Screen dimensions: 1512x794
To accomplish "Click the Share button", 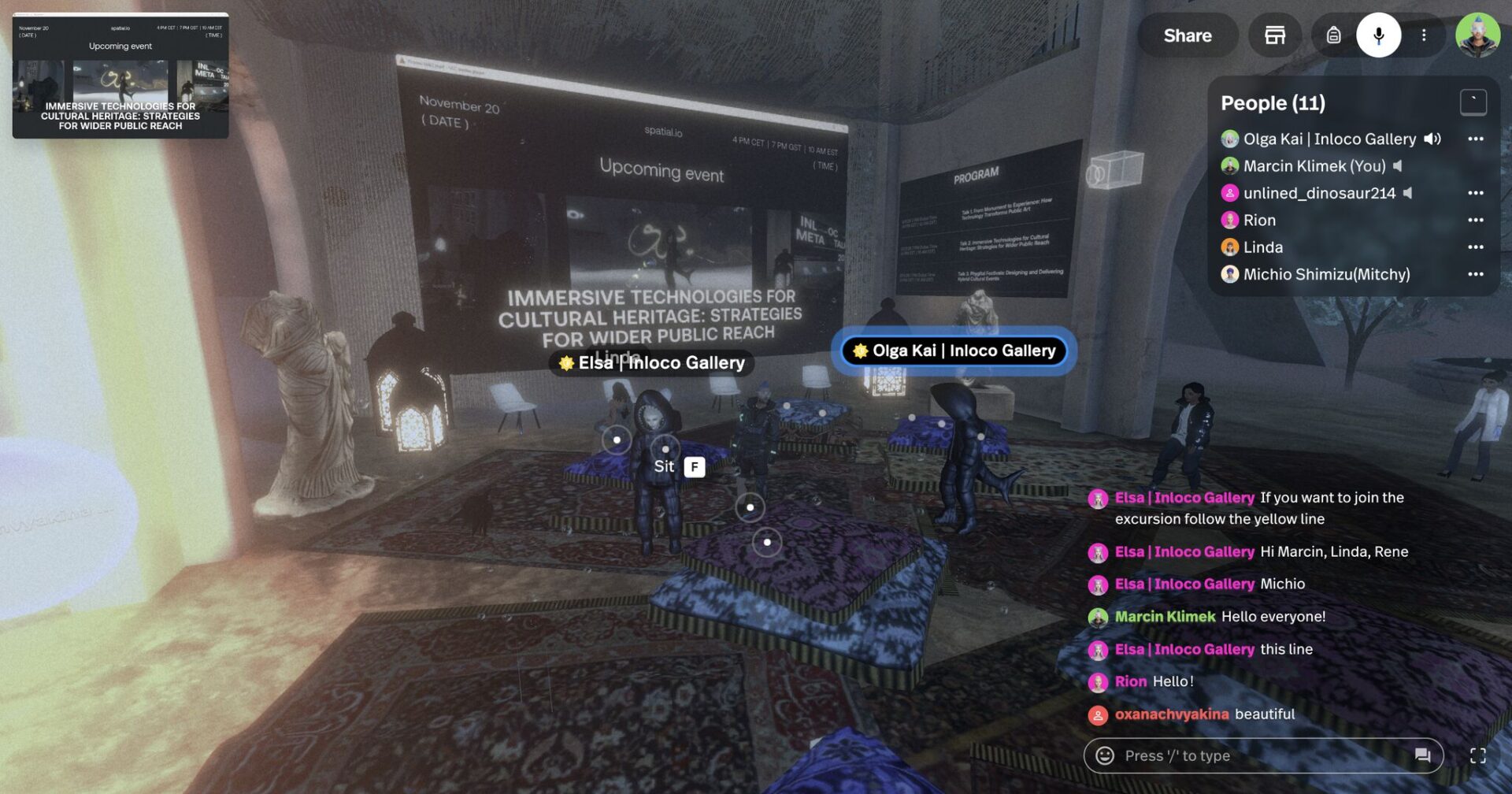I will coord(1187,35).
